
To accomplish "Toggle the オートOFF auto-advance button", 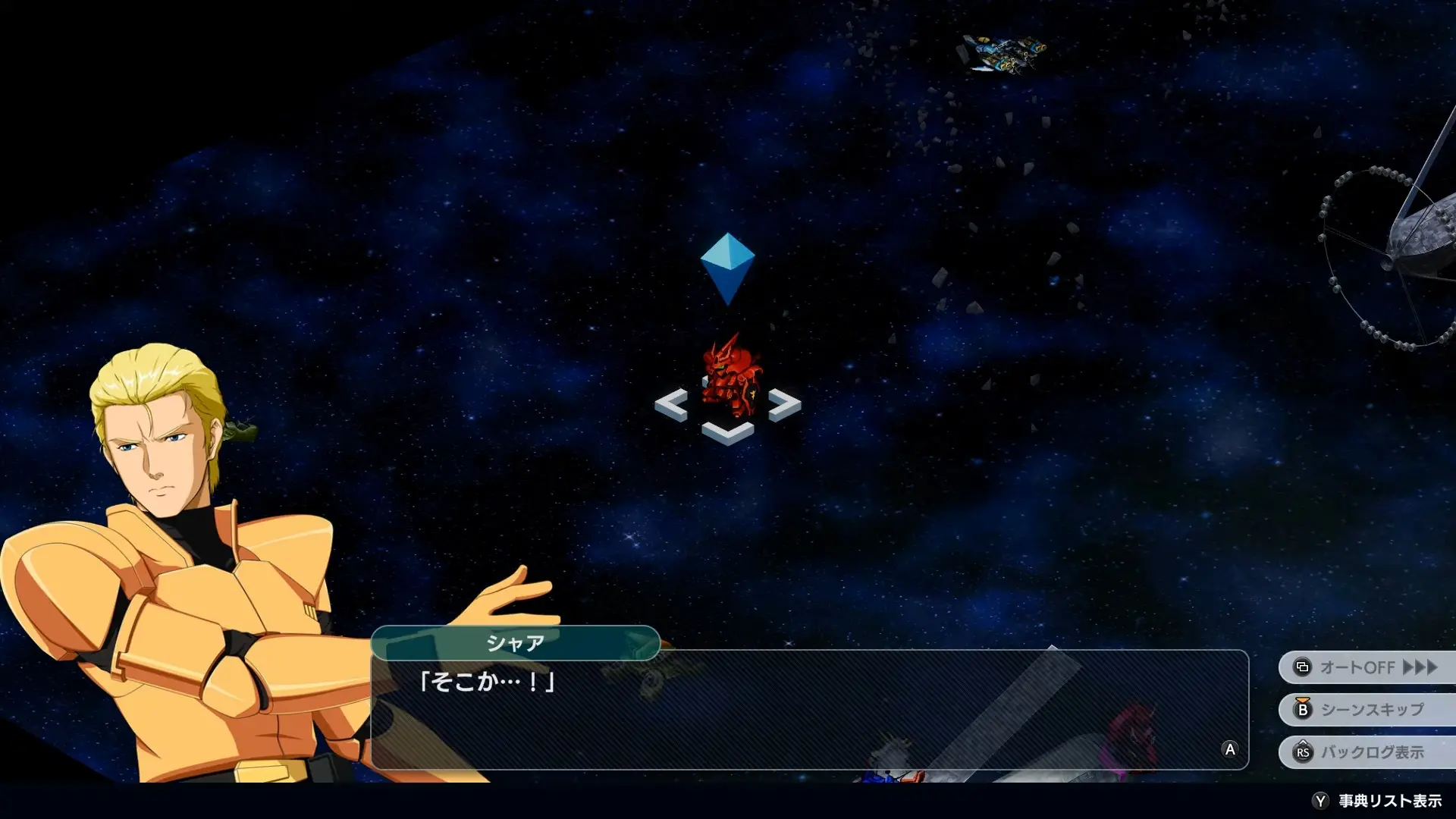I will [1367, 667].
